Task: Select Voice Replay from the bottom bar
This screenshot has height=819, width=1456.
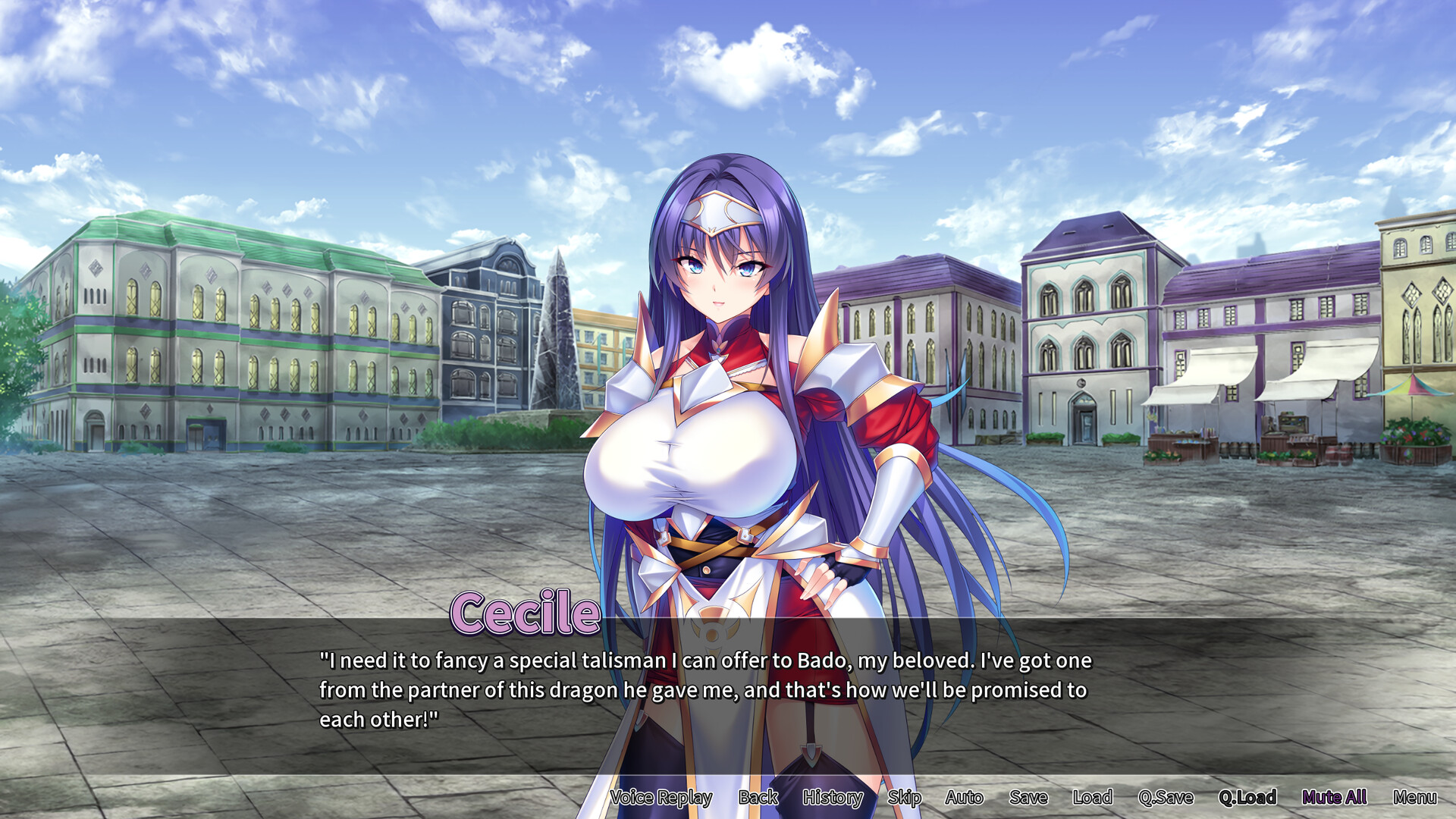Action: click(x=660, y=798)
